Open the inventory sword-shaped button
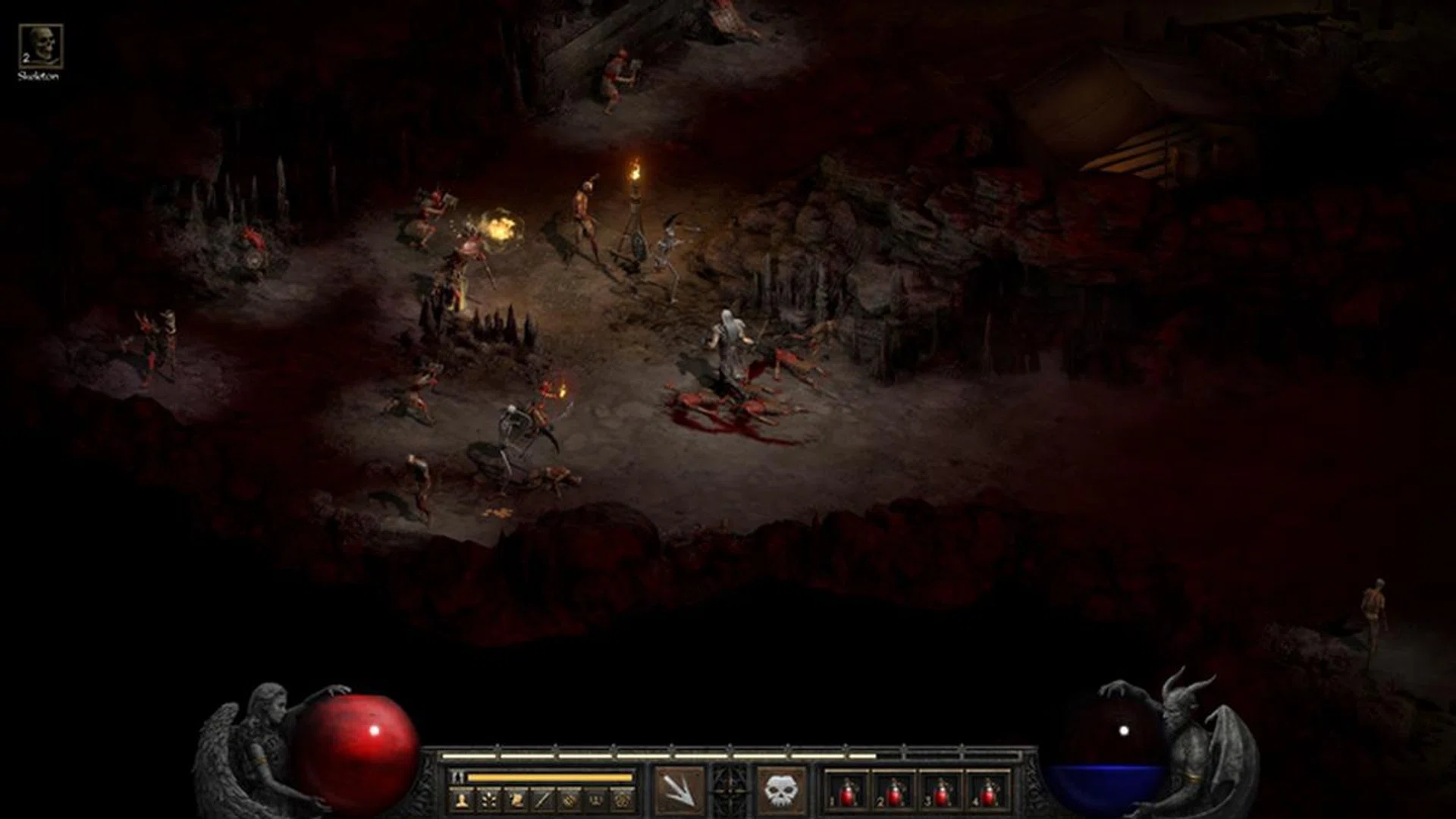 click(x=542, y=799)
